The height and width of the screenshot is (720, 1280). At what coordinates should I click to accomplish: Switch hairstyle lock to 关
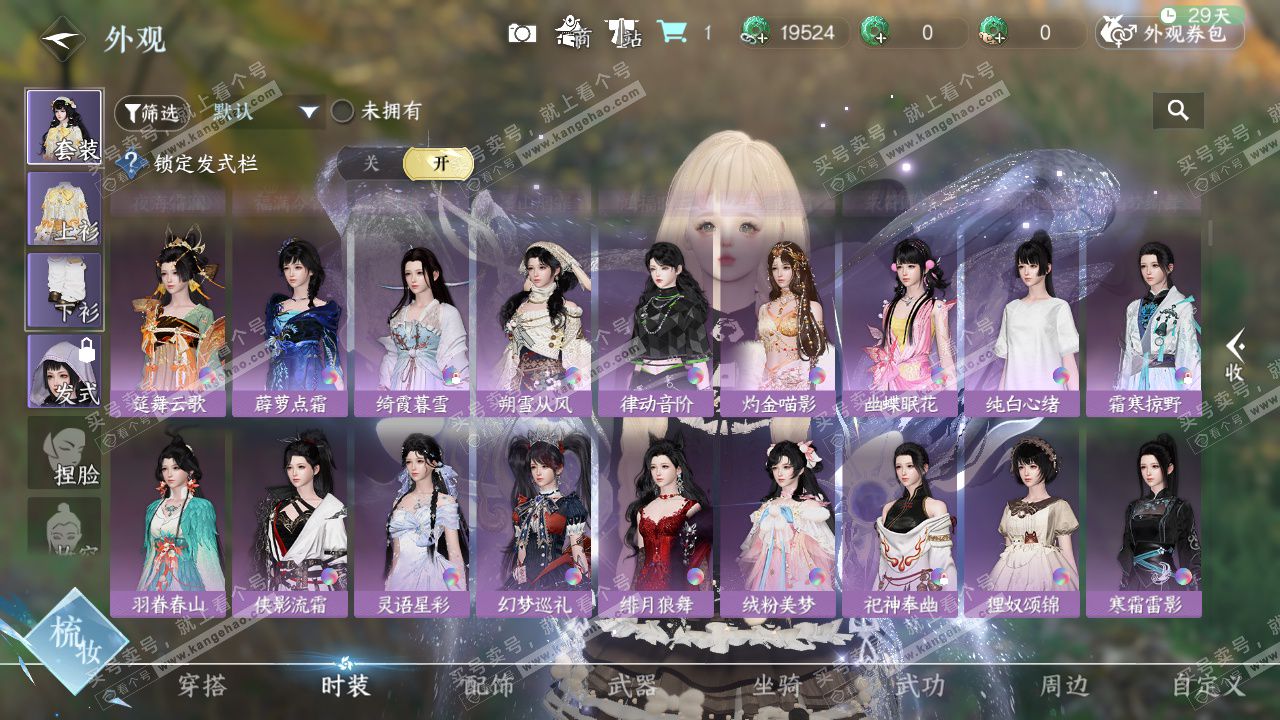click(x=371, y=163)
